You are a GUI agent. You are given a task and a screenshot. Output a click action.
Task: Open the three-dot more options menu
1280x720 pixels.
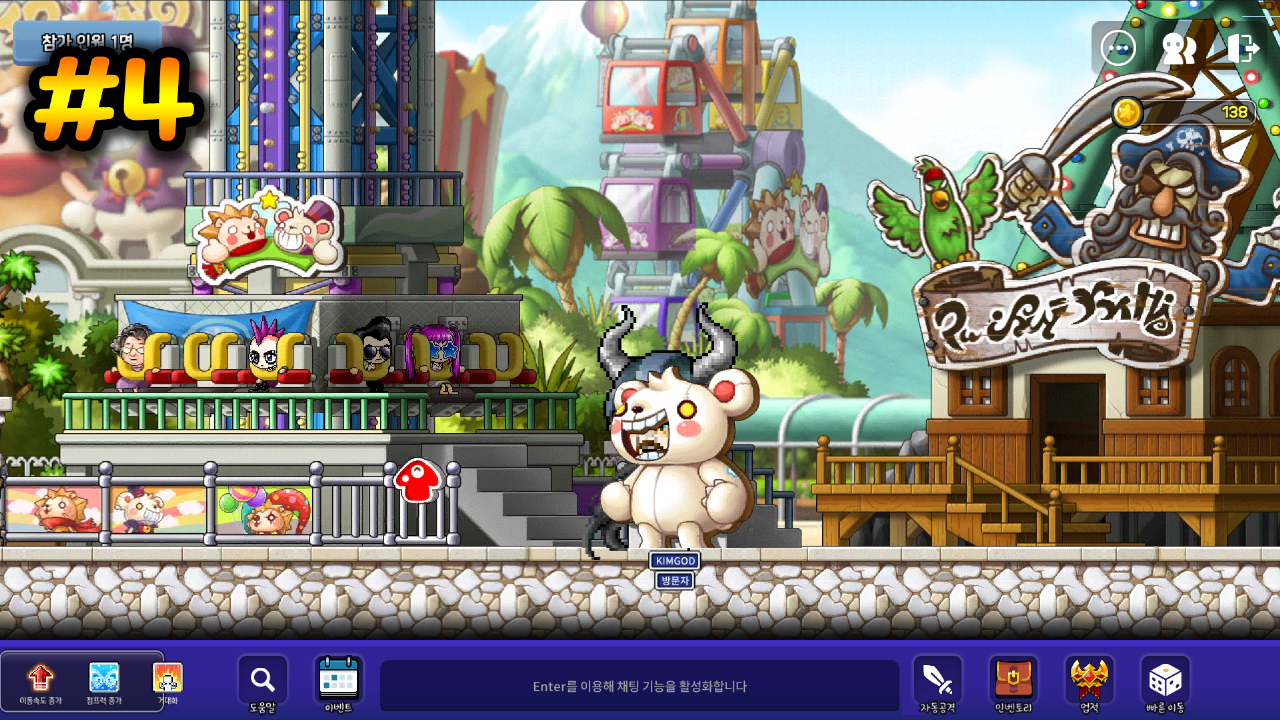pos(1118,48)
